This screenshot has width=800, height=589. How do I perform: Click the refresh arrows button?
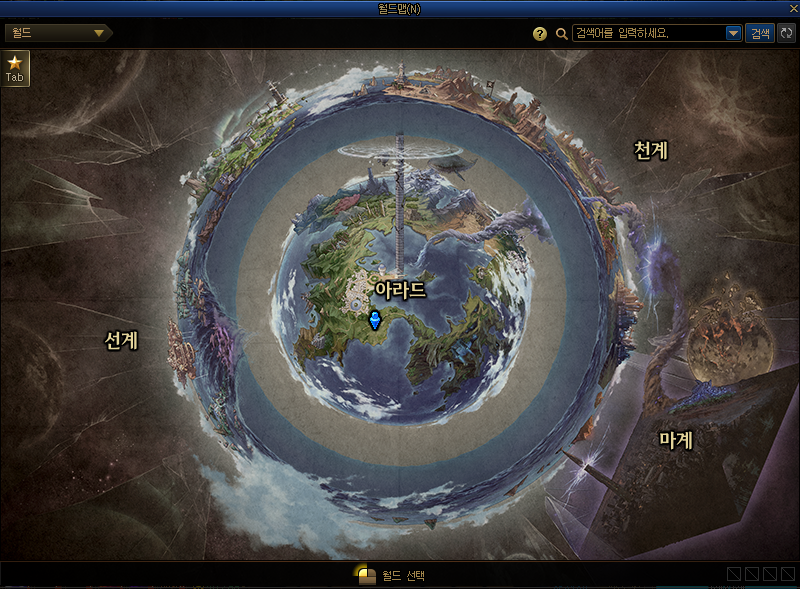coord(786,34)
